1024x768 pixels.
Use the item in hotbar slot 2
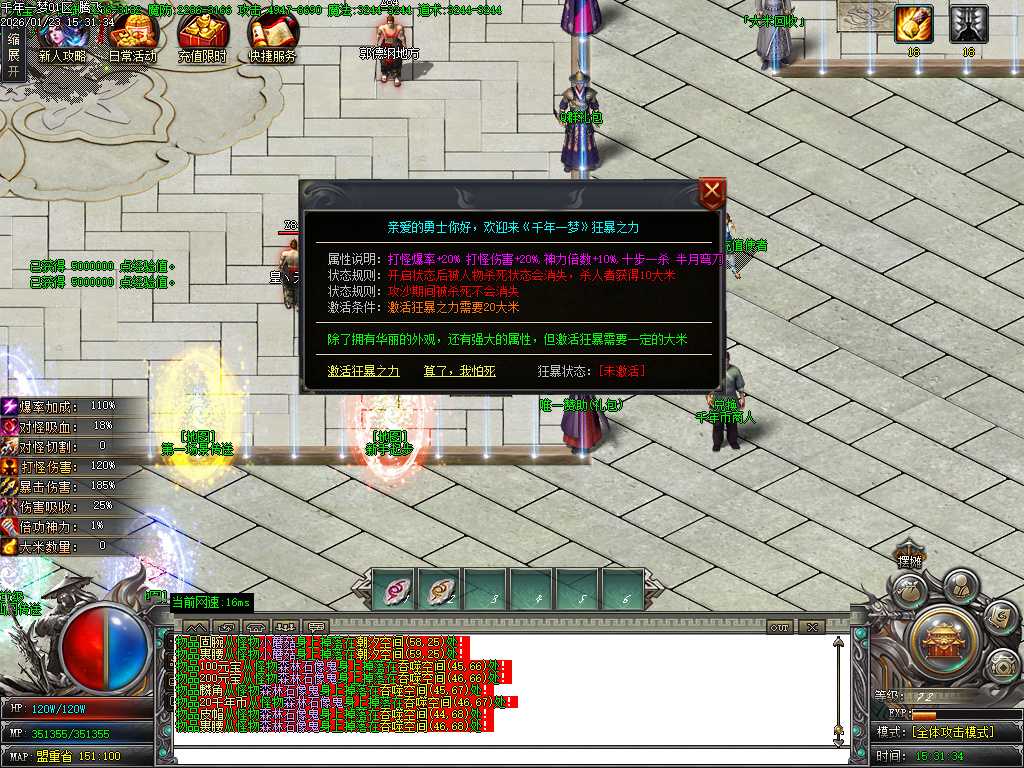tap(439, 589)
